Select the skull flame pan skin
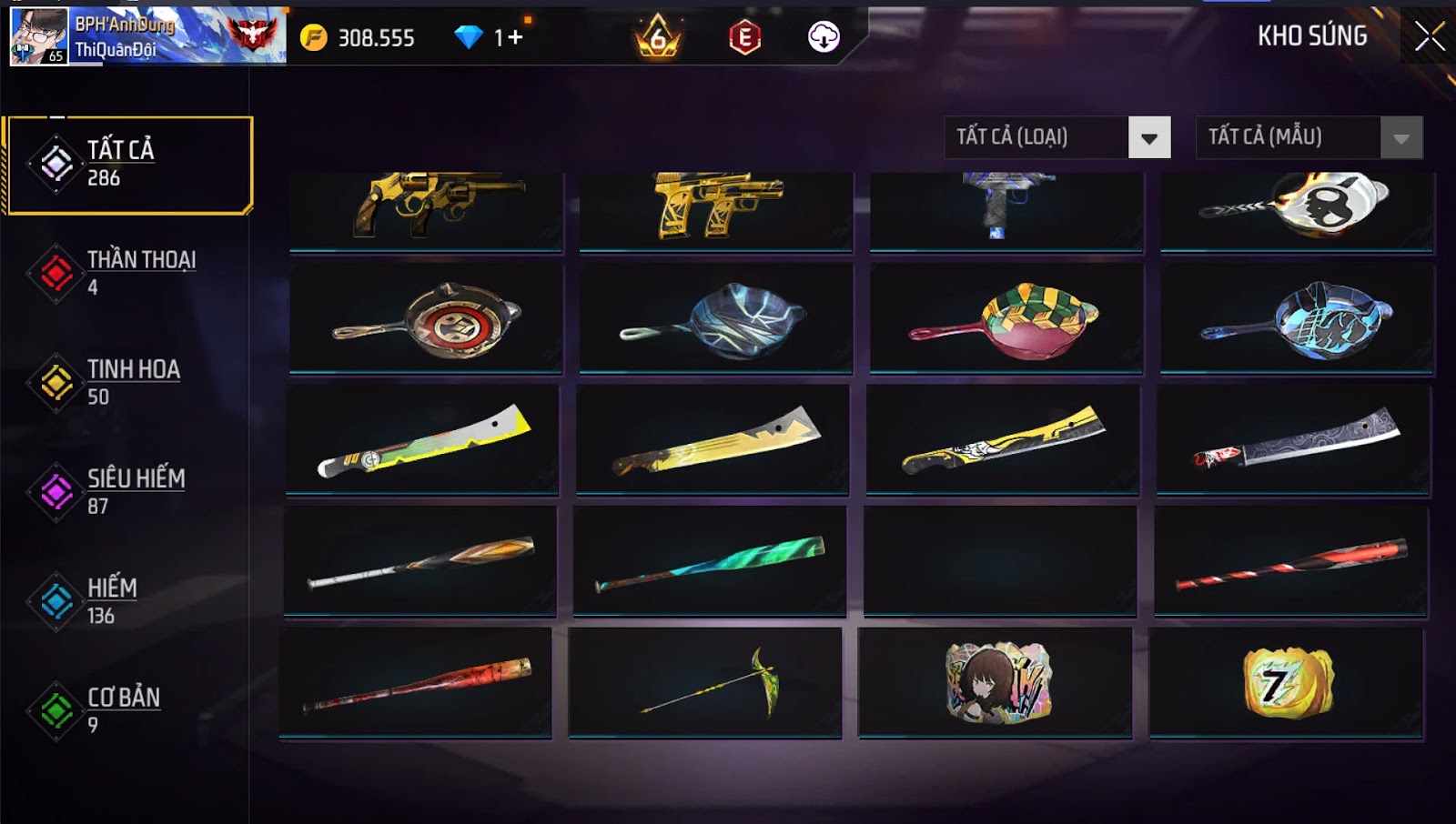Image resolution: width=1456 pixels, height=824 pixels. pyautogui.click(x=1297, y=207)
